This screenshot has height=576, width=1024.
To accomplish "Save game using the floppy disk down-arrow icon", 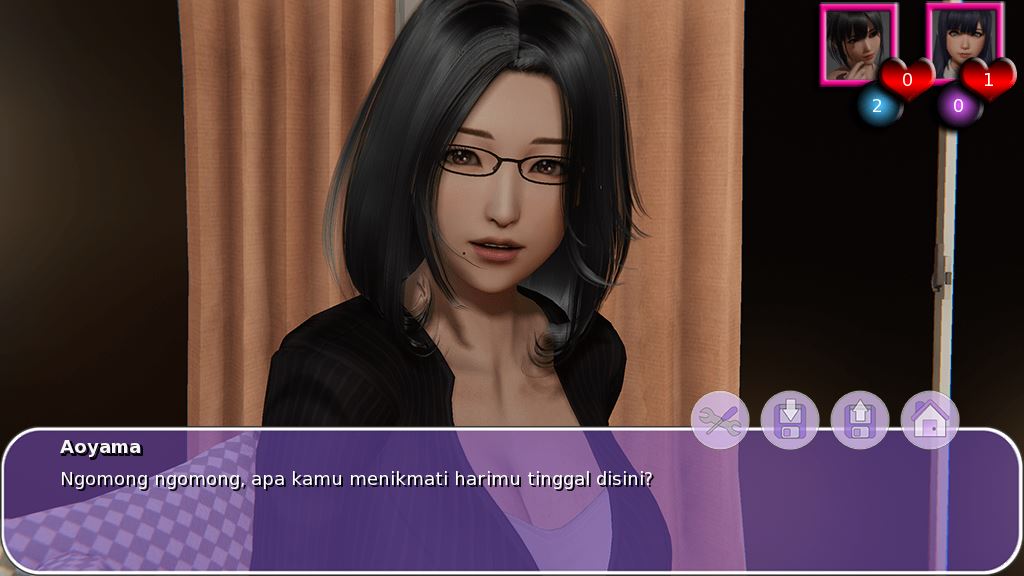I will [790, 420].
